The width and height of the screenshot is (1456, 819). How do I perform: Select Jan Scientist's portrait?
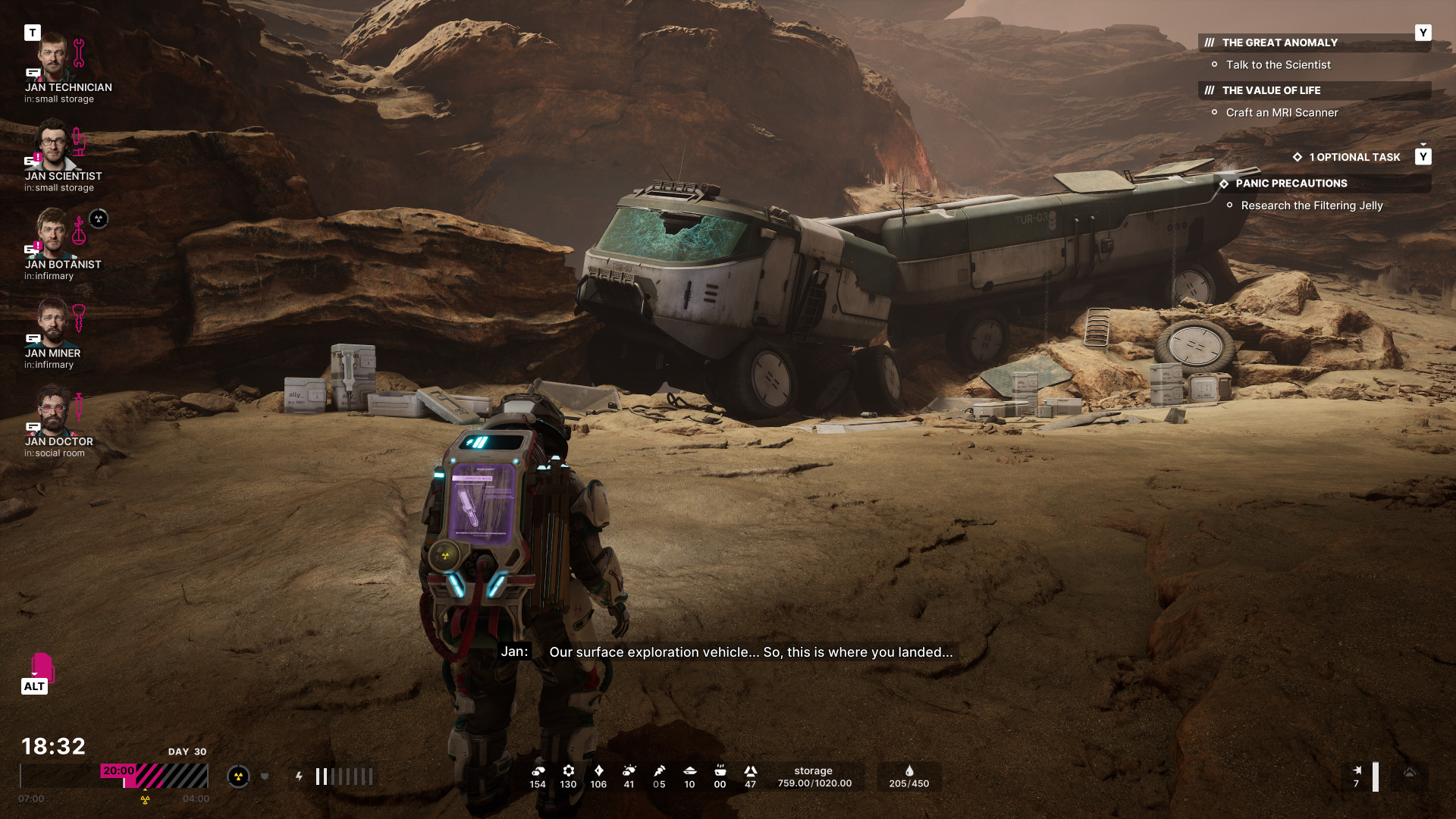pos(53,145)
